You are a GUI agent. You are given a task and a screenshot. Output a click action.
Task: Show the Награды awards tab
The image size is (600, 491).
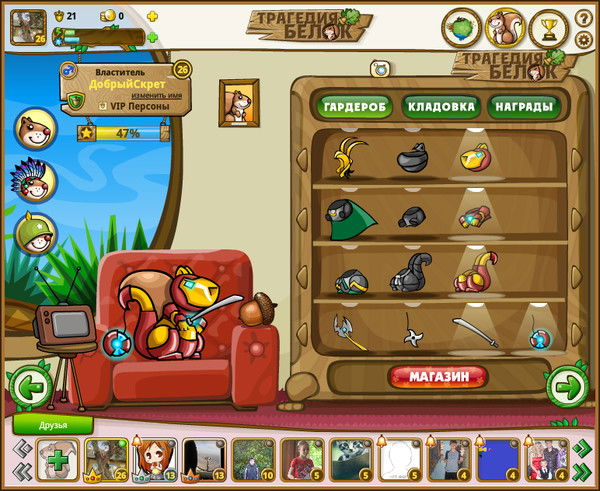pos(520,106)
